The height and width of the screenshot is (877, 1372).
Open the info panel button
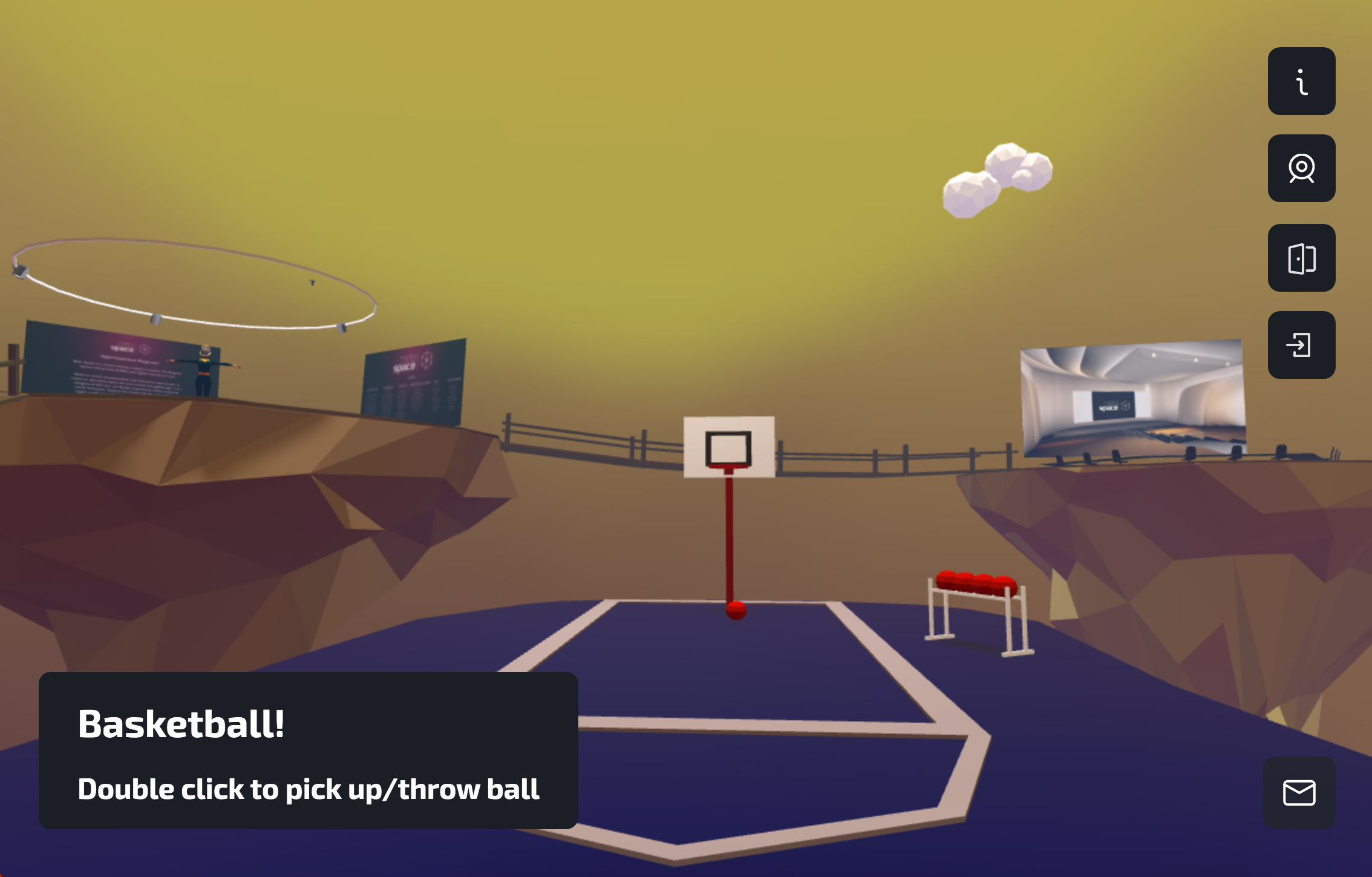(x=1301, y=81)
